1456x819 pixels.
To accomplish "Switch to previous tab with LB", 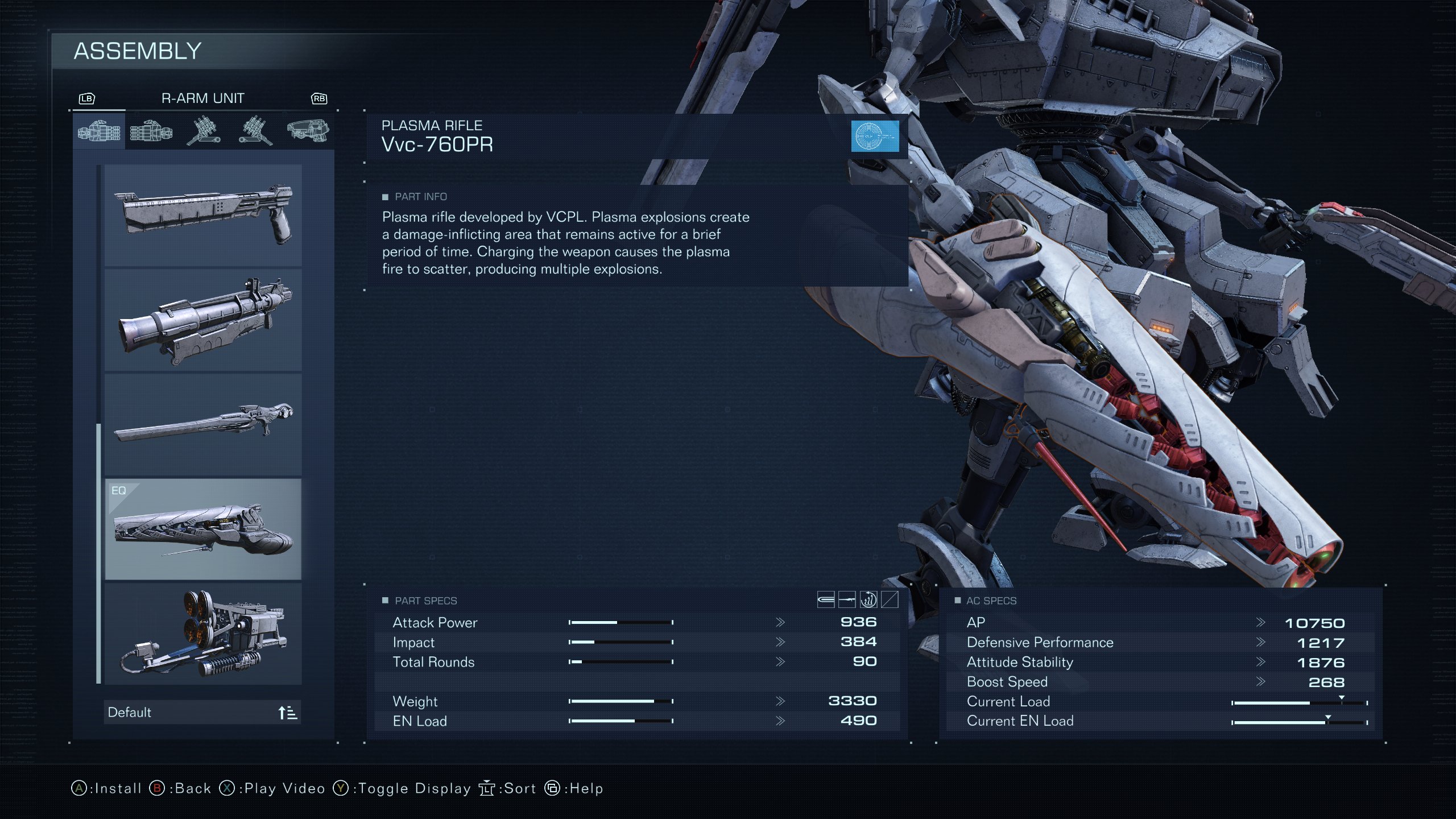I will (x=86, y=98).
